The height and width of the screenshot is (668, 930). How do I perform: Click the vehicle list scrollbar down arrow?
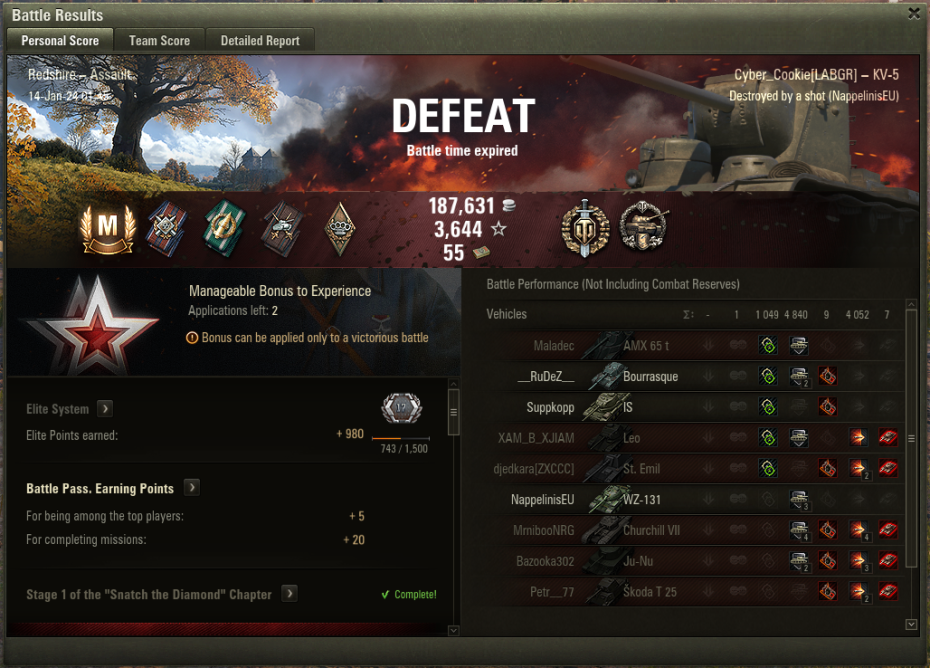910,624
